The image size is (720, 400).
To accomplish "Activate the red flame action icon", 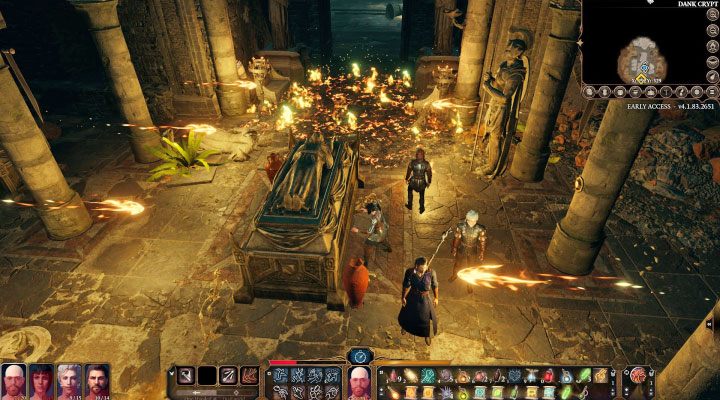I will [250, 375].
